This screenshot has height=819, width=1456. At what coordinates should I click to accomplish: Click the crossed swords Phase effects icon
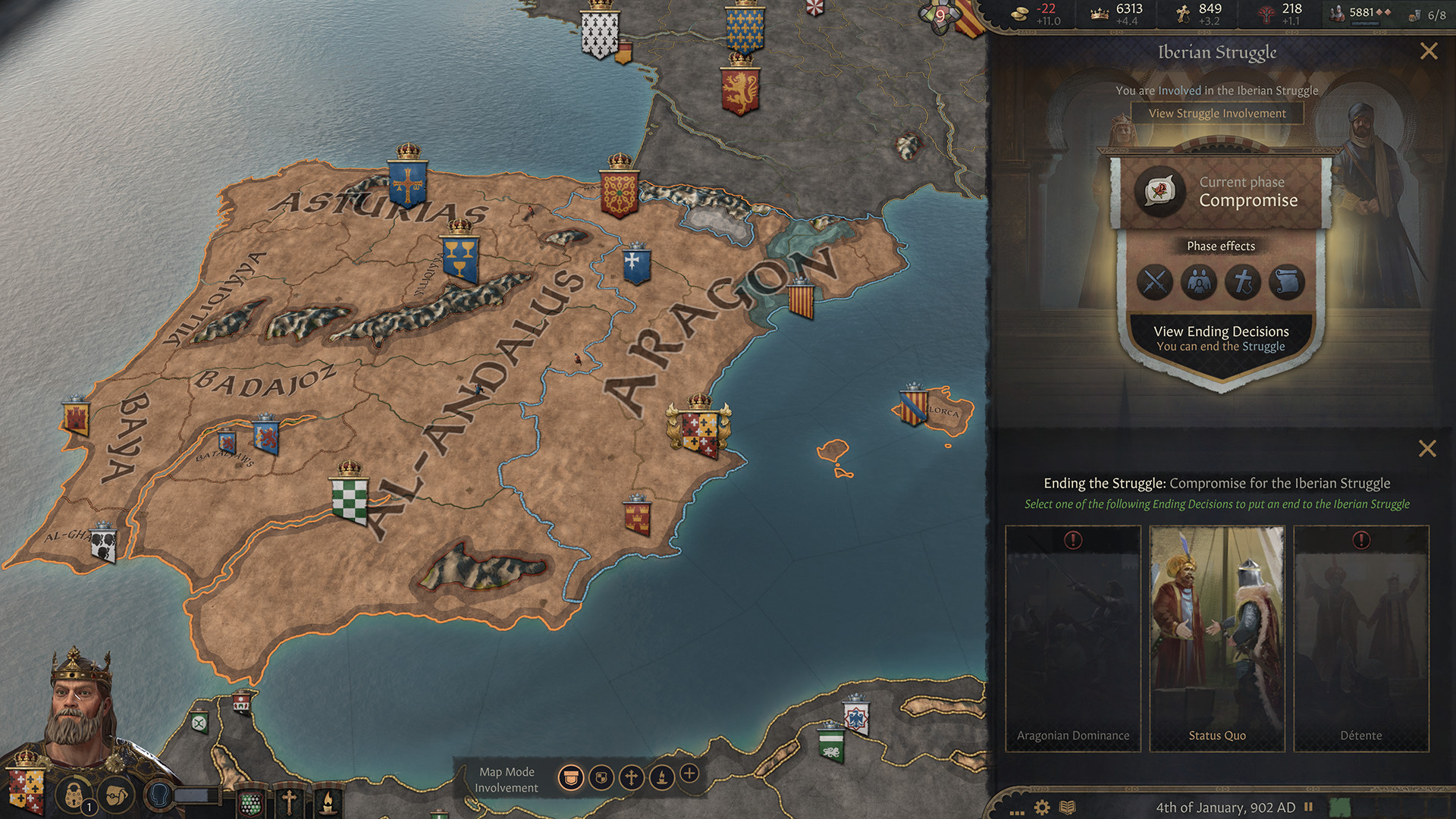1156,283
